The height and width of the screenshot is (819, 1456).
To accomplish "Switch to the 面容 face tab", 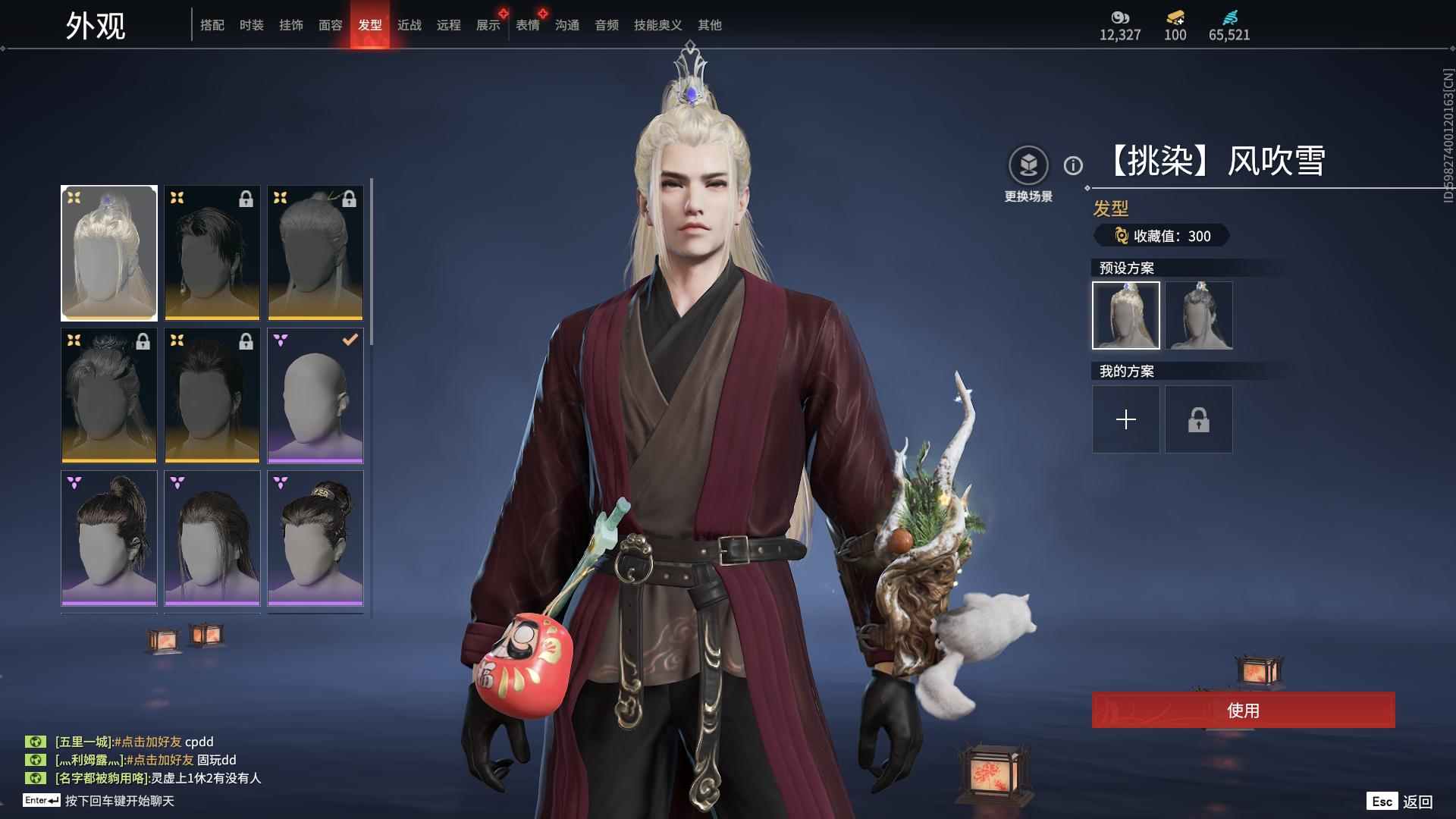I will pyautogui.click(x=330, y=25).
